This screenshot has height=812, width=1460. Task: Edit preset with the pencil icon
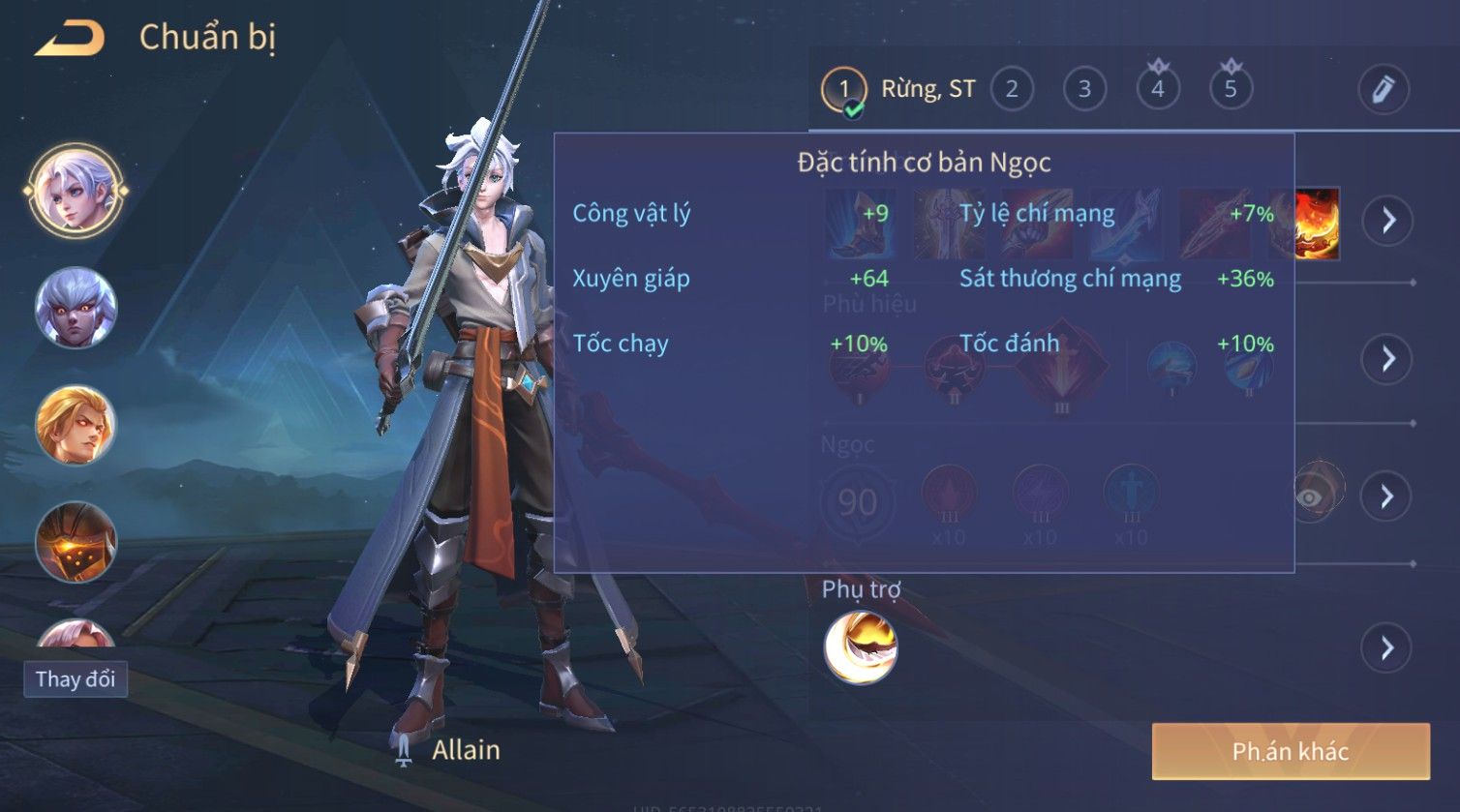click(1383, 90)
